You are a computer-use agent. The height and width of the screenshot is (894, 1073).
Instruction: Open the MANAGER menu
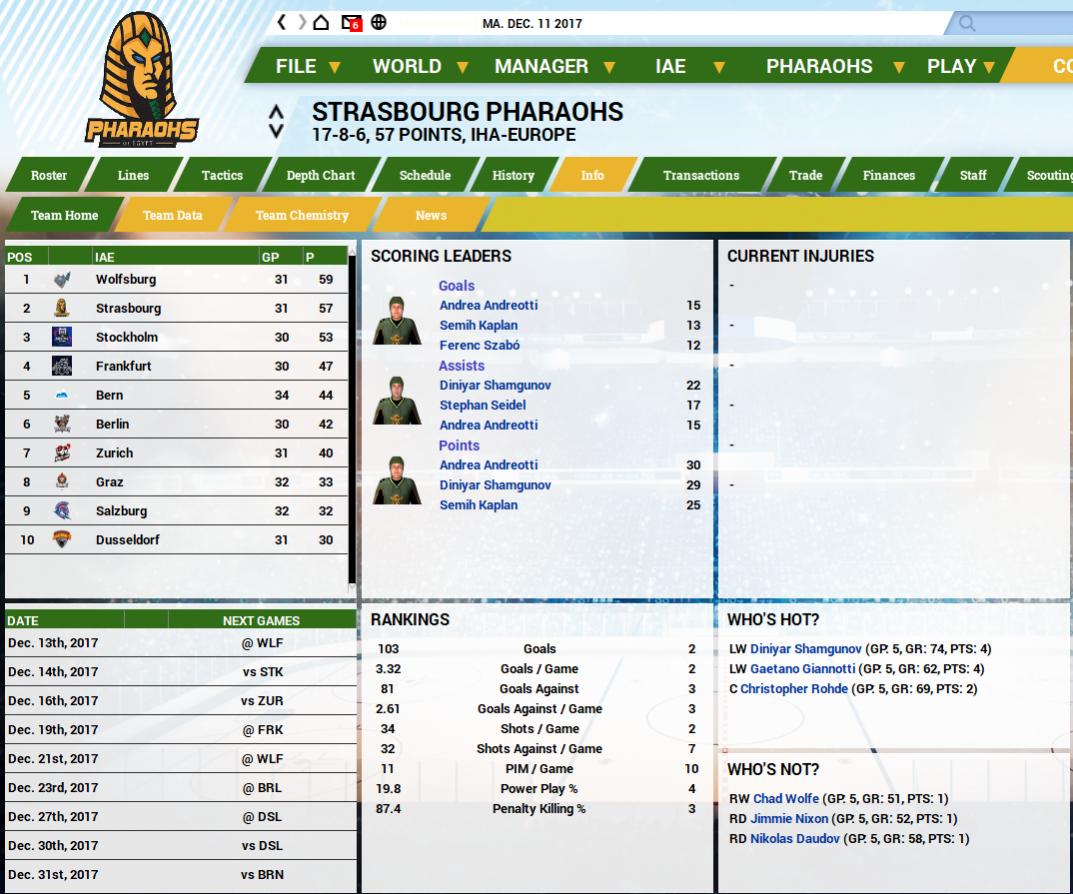[x=554, y=67]
